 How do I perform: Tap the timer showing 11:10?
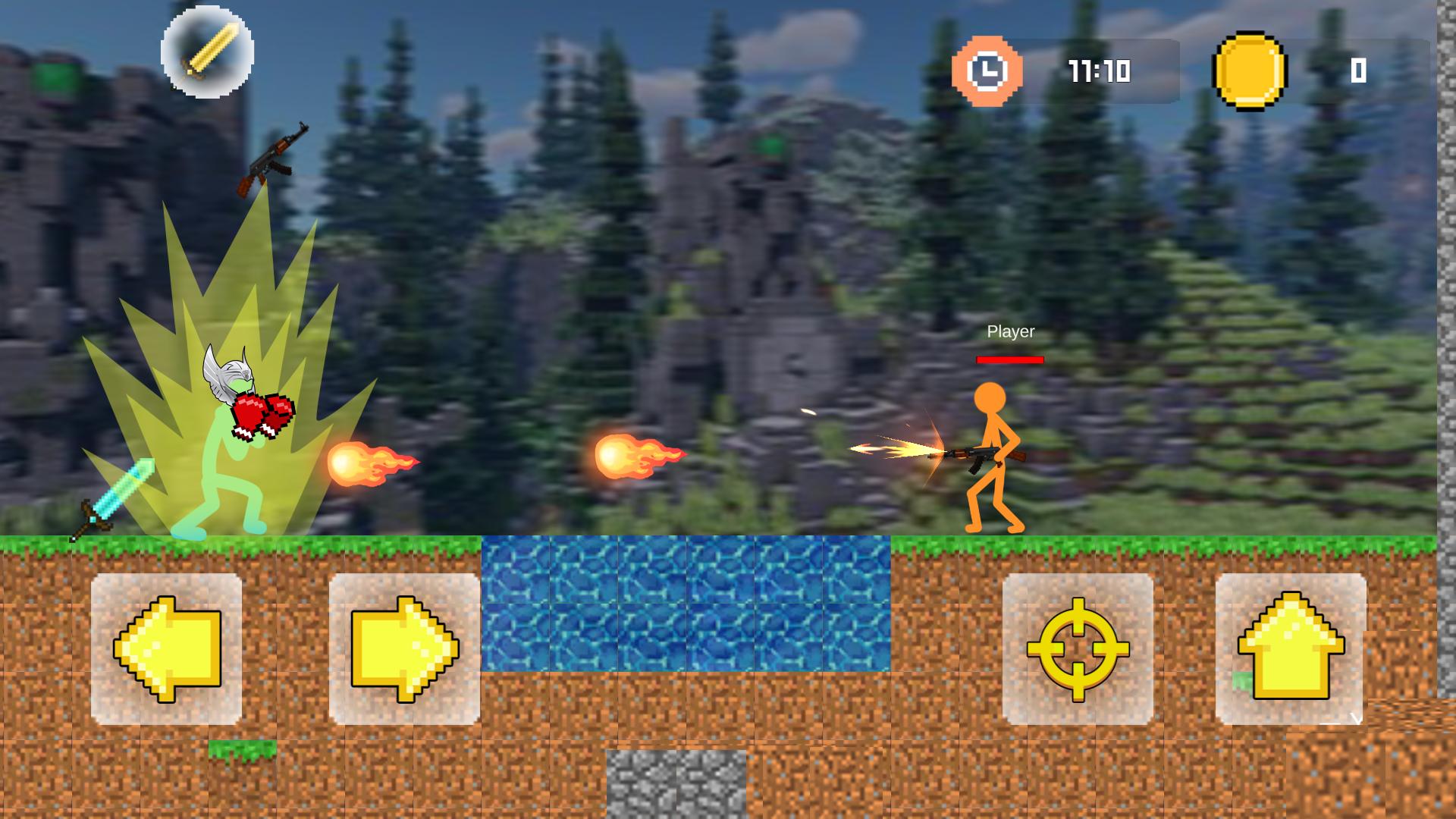1098,72
